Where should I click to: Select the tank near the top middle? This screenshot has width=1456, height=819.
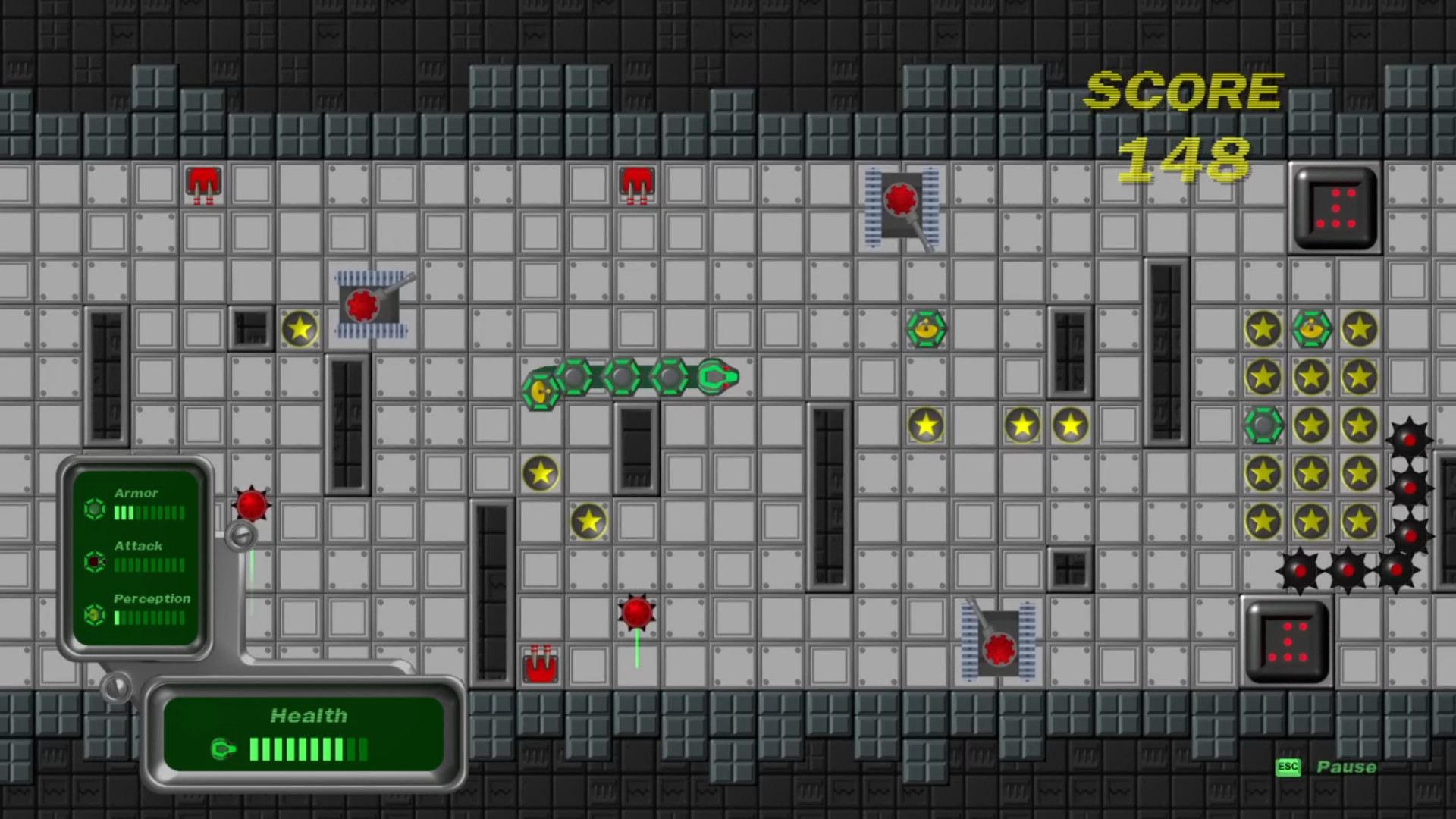901,201
